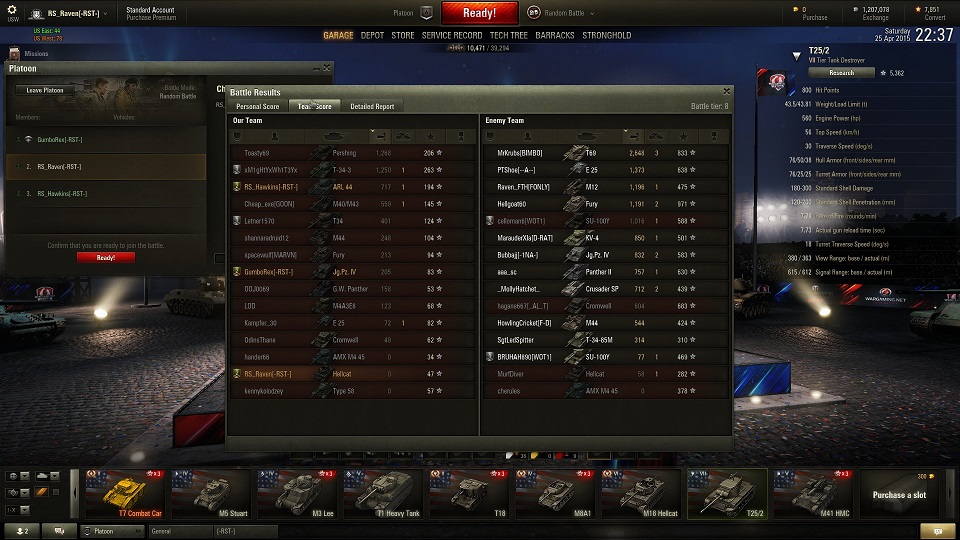Close the Platoon window
Viewport: 960px width, 540px height.
[x=326, y=68]
